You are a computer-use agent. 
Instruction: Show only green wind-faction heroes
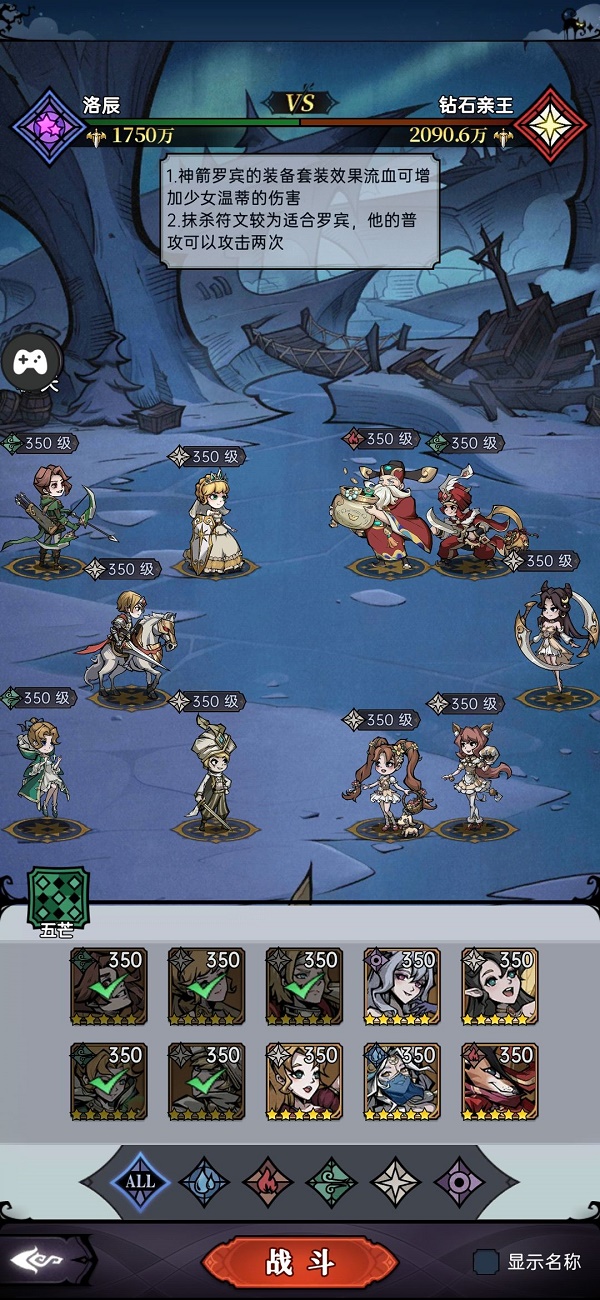click(331, 1181)
